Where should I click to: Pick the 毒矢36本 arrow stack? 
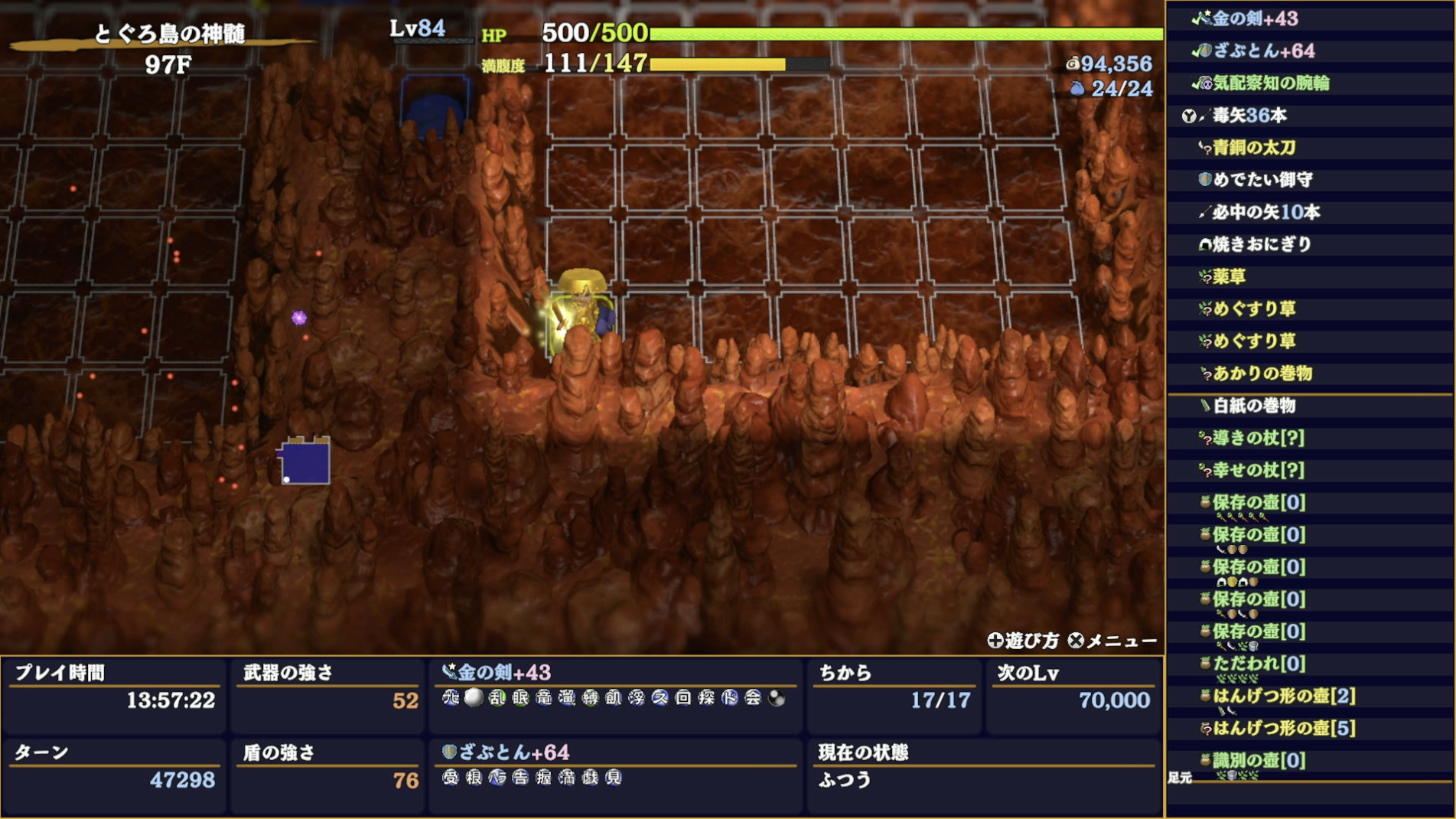point(1249,116)
